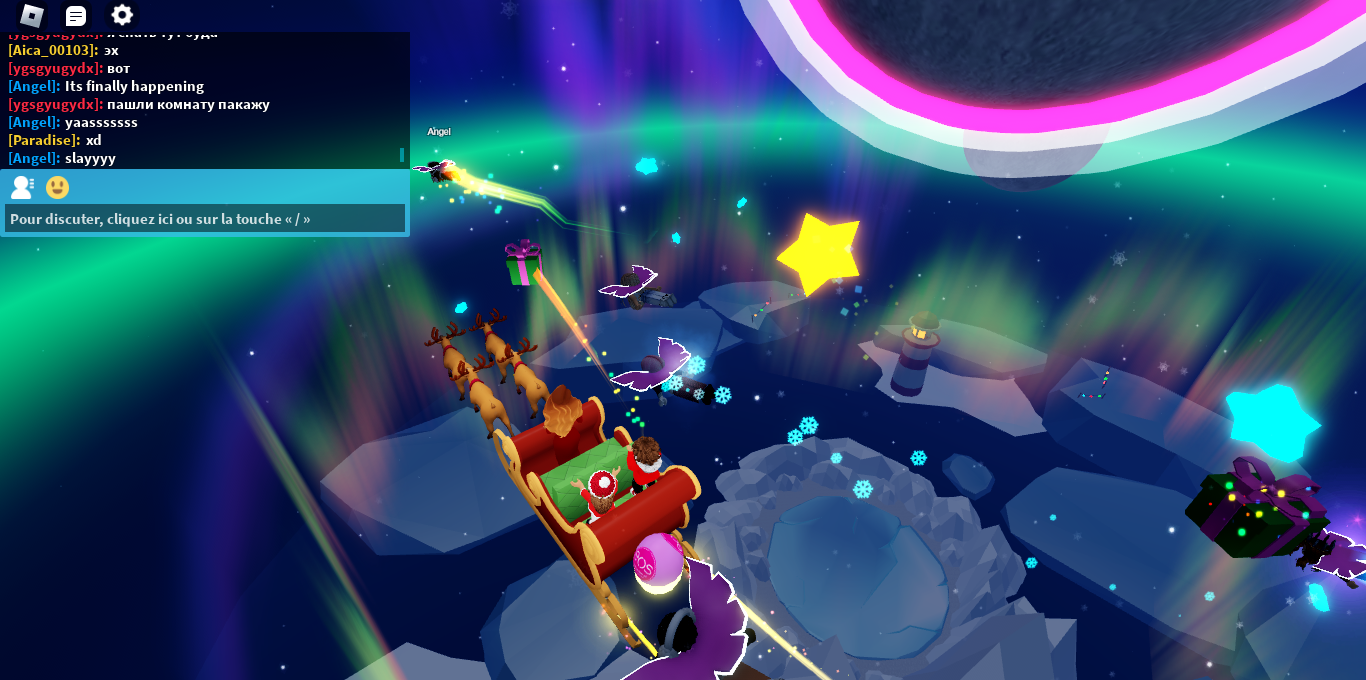Open the emoji picker smiley
Screen dimensions: 1366x680
coord(58,187)
